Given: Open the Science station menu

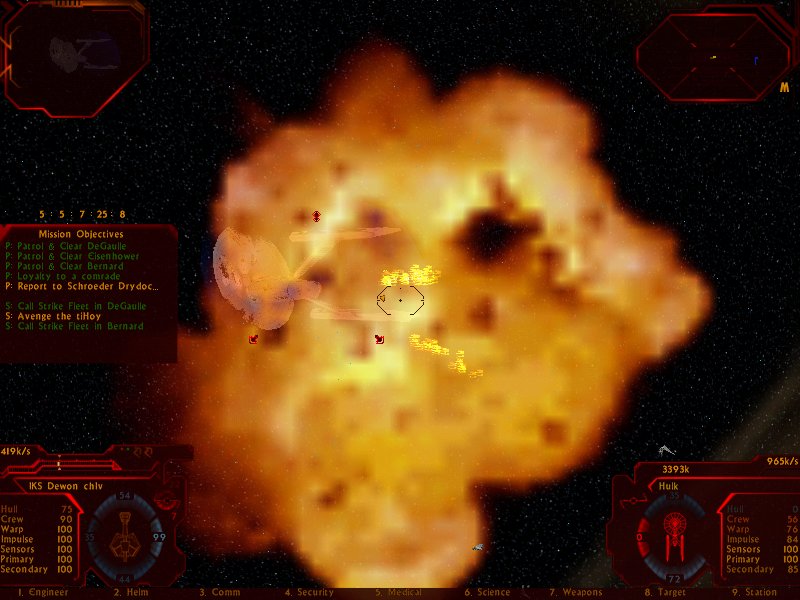Looking at the screenshot, I should click(x=487, y=593).
